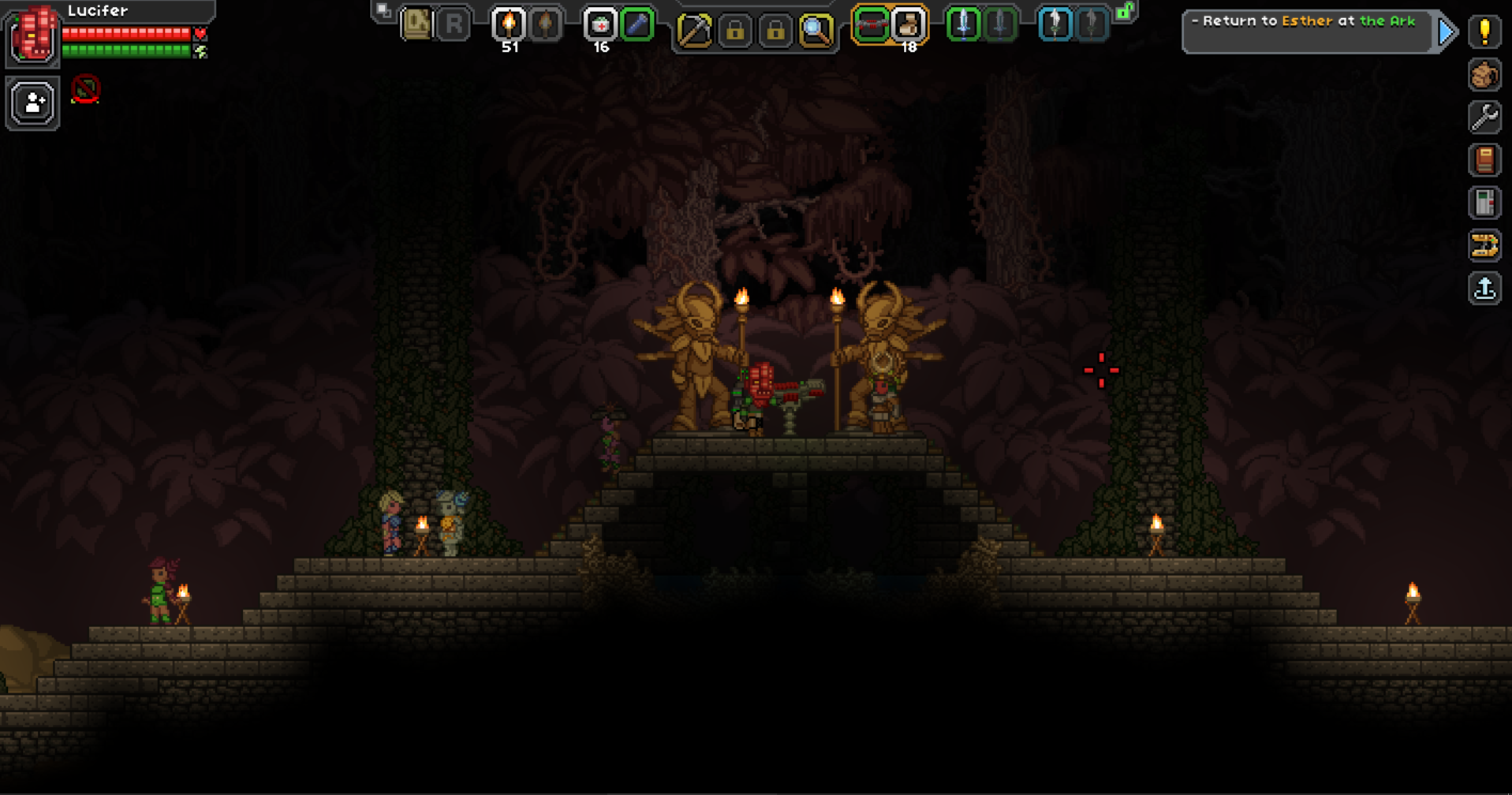Select the red gun hotbar slot

point(871,24)
